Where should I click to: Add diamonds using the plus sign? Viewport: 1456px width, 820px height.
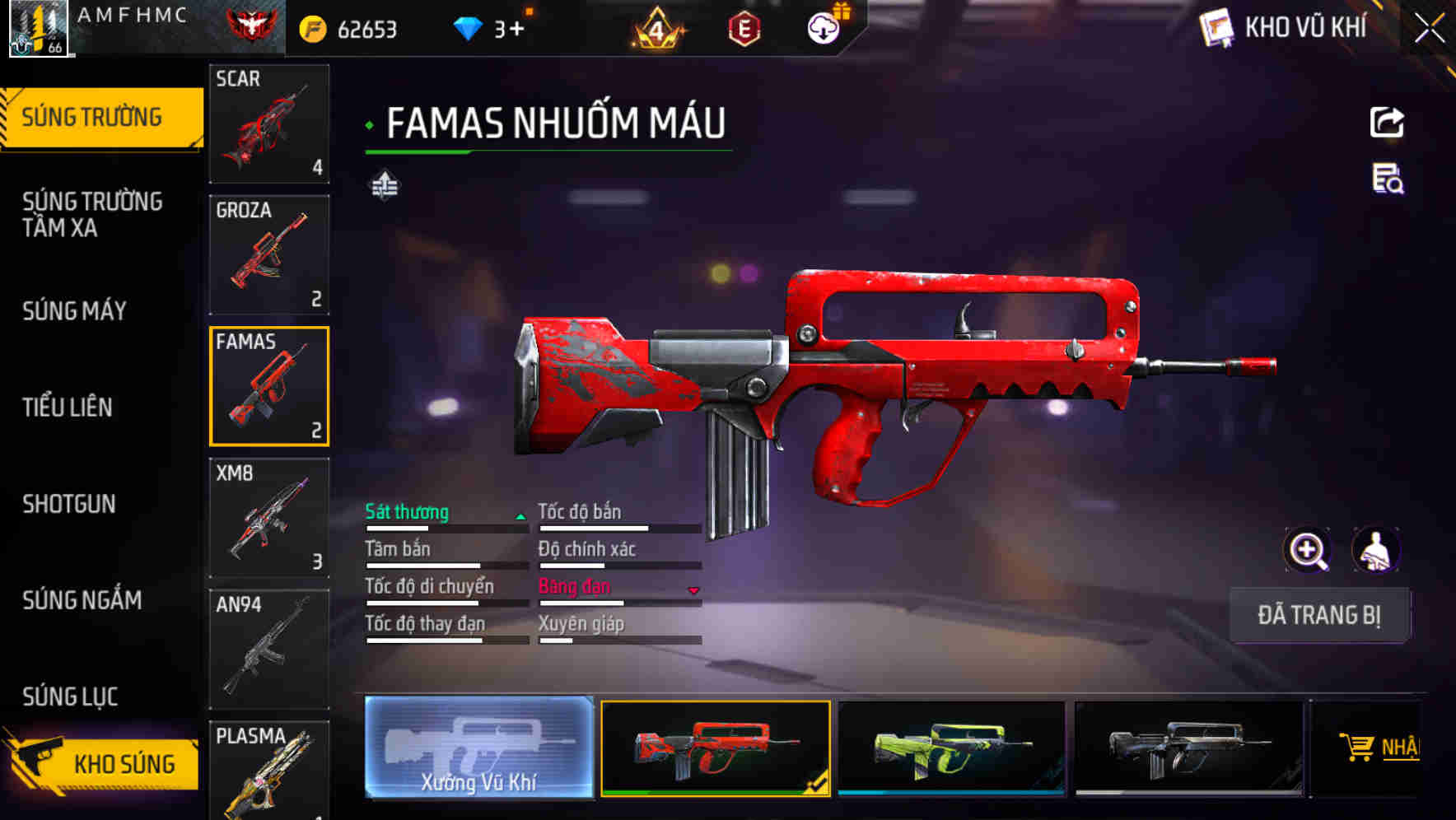[x=516, y=30]
